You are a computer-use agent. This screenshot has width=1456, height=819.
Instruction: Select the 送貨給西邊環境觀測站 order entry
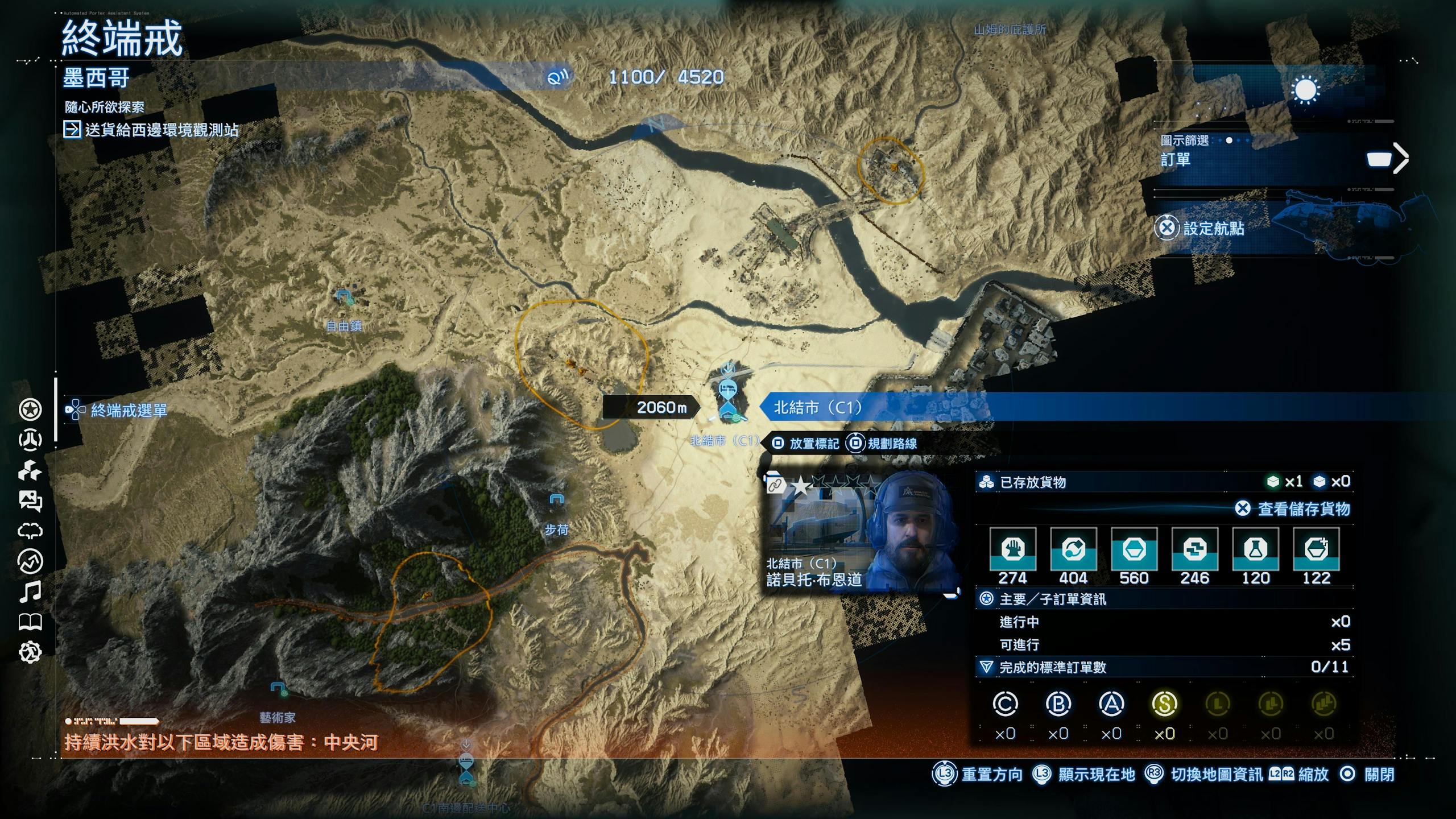click(161, 130)
